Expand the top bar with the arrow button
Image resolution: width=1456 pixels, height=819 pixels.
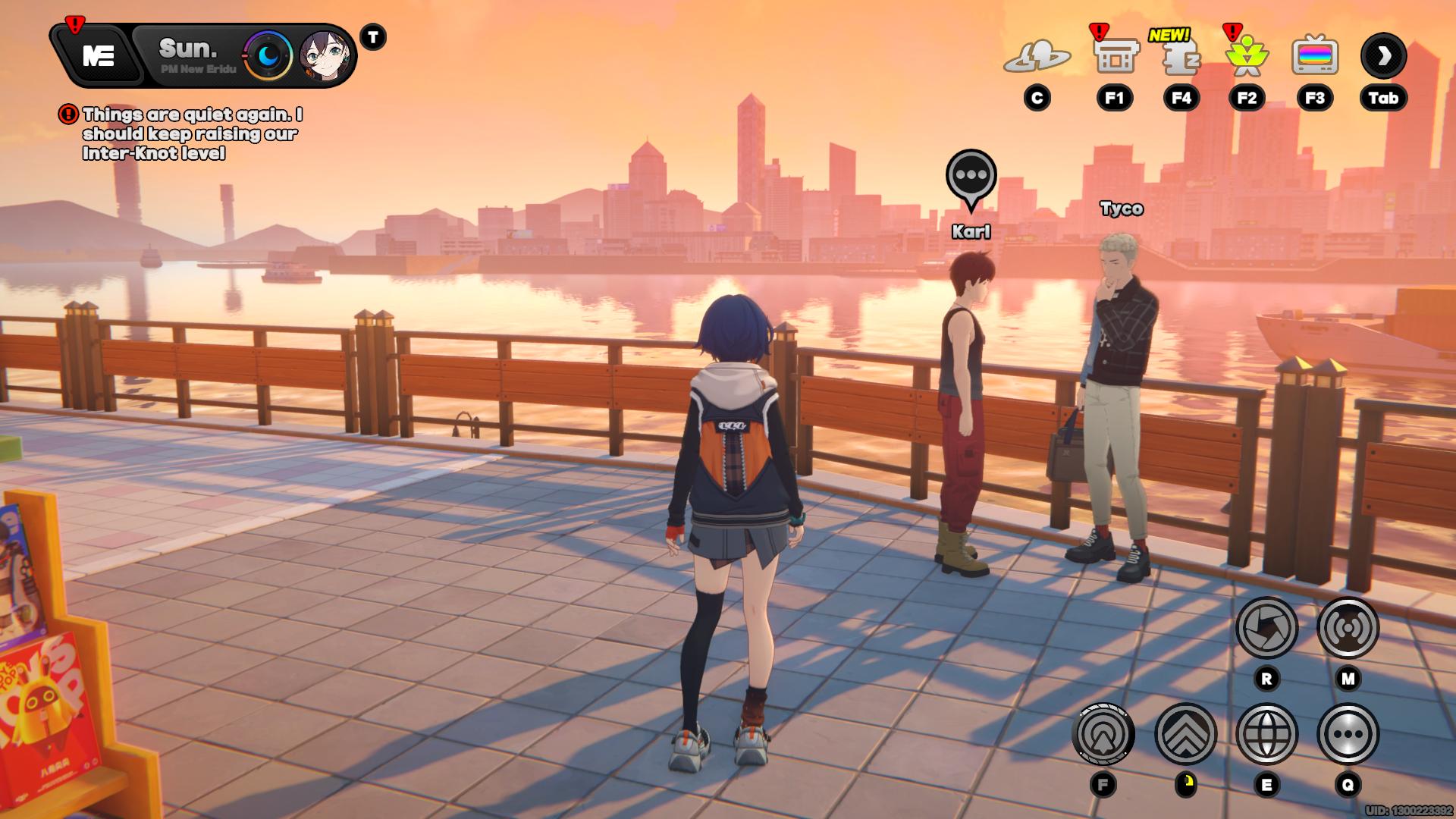(1383, 55)
